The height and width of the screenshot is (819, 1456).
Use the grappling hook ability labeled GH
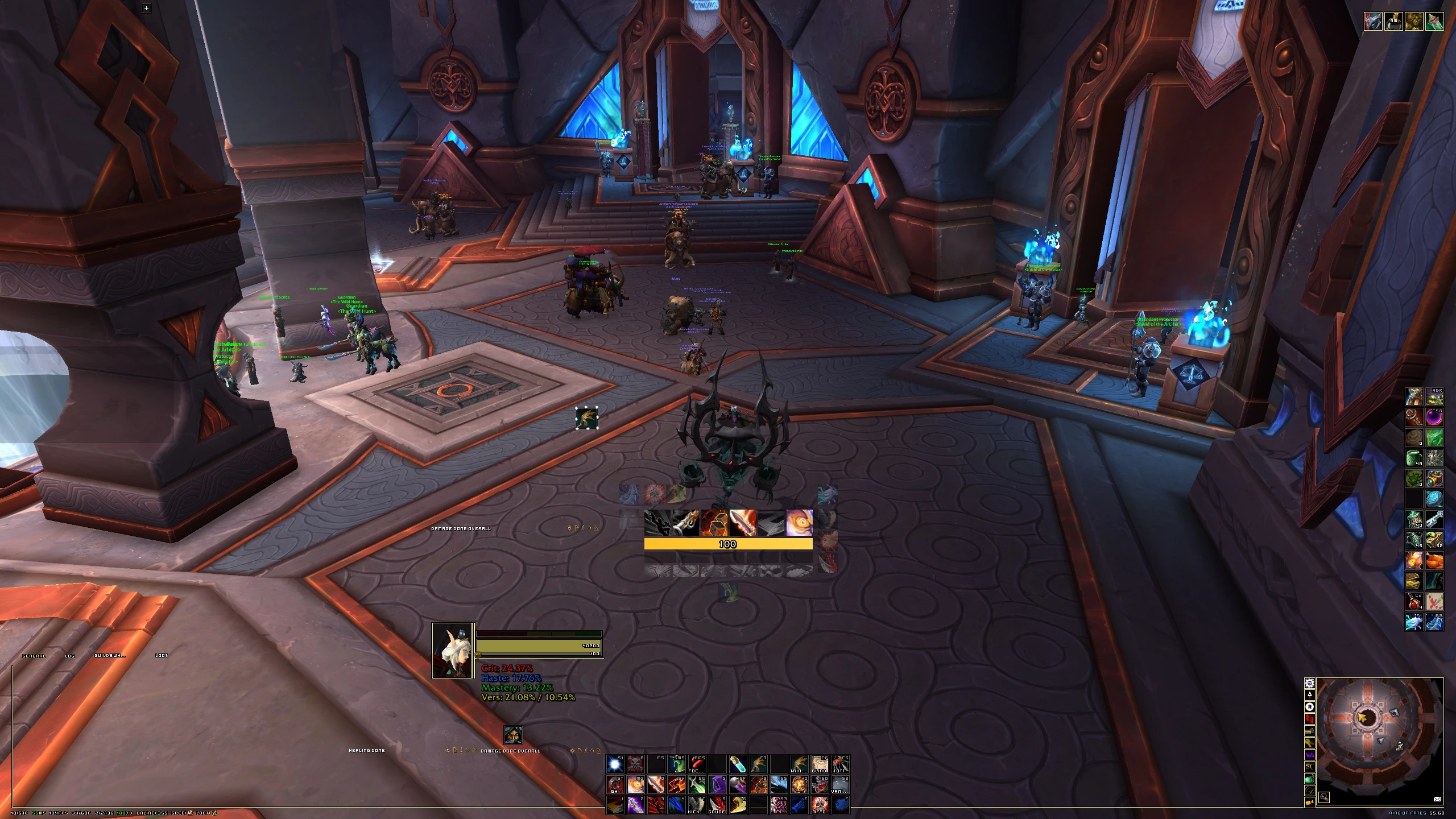click(615, 785)
